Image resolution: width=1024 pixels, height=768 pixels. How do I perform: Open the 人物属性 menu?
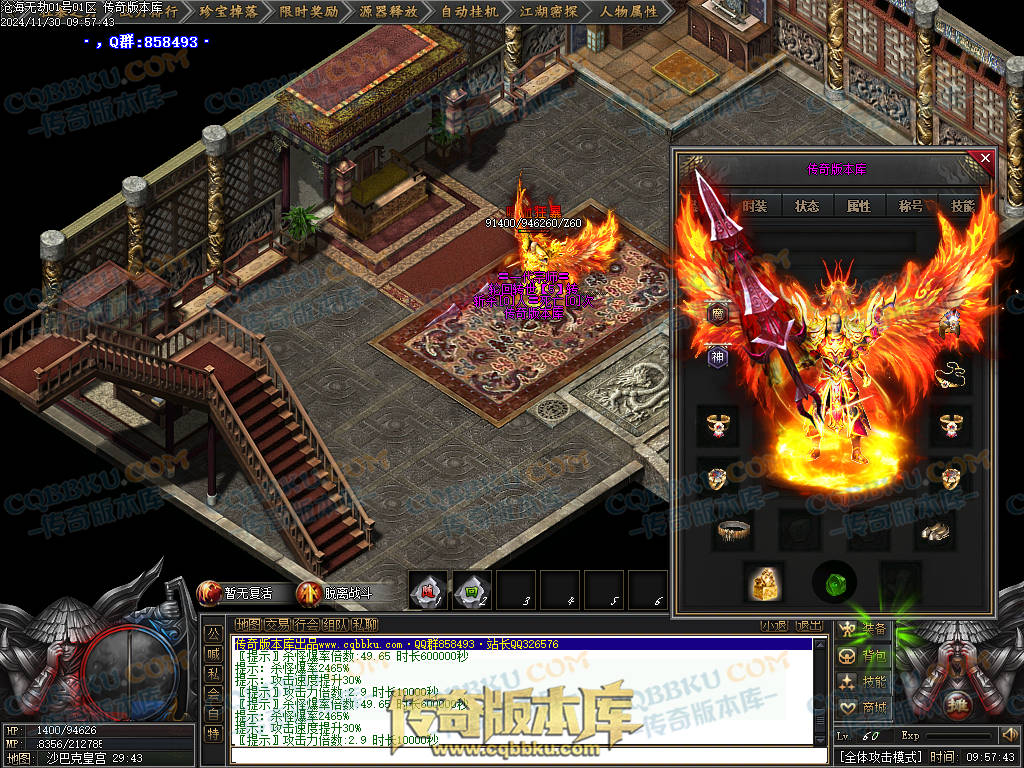(629, 13)
